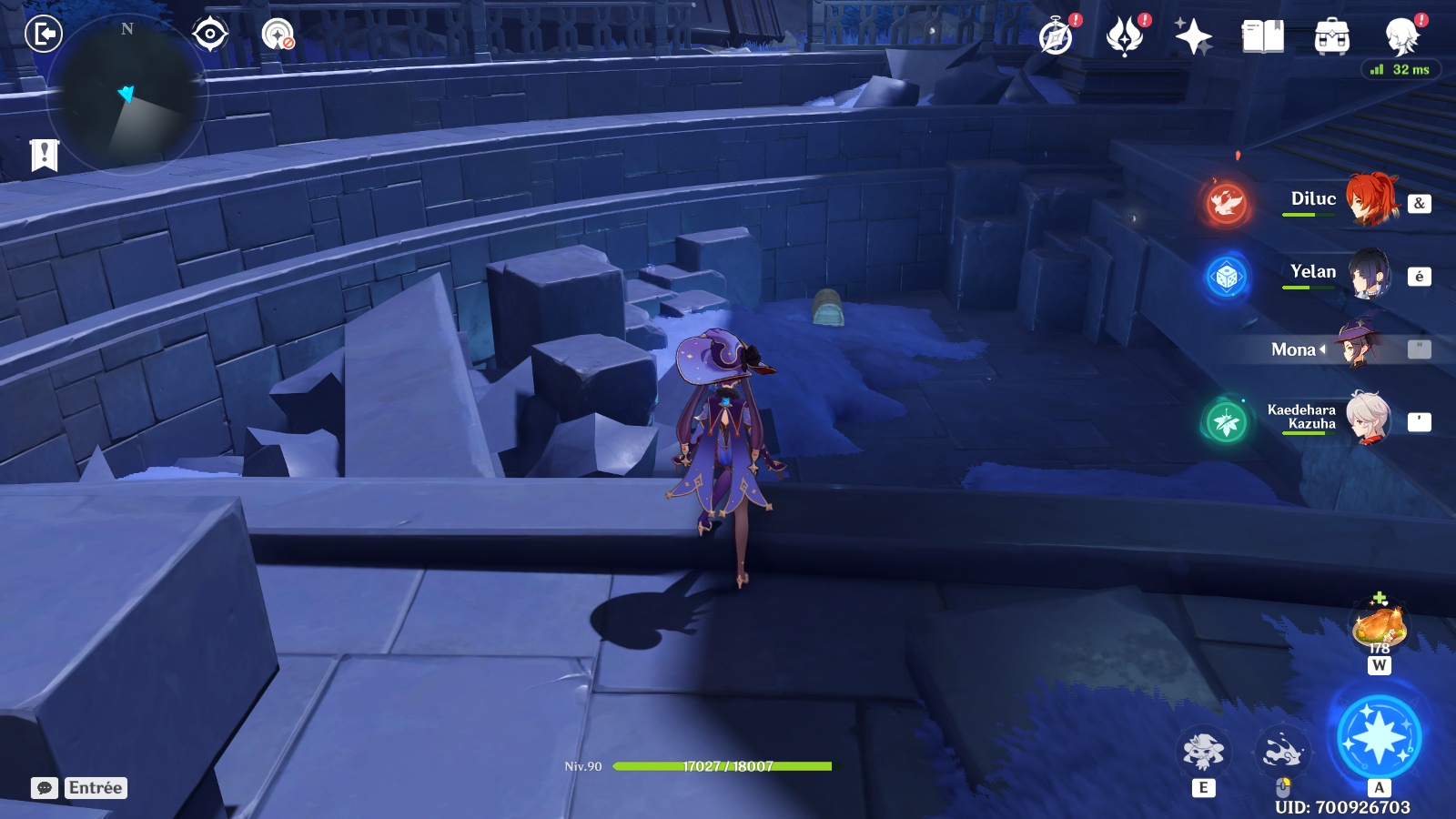Image resolution: width=1456 pixels, height=819 pixels.
Task: Open the quest banner with exclamation mark
Action: coord(44,156)
